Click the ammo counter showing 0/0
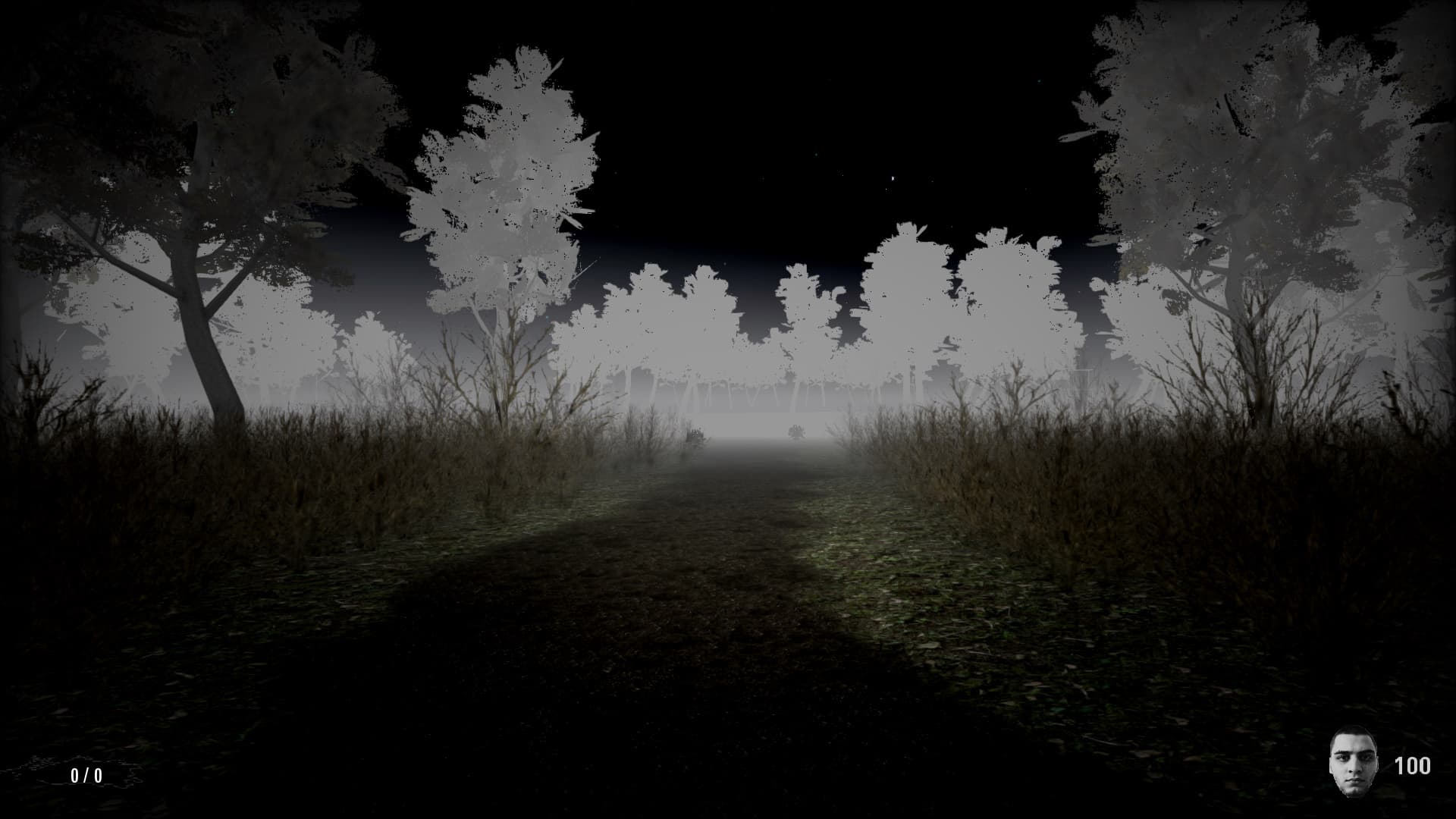The height and width of the screenshot is (819, 1456). [x=86, y=777]
